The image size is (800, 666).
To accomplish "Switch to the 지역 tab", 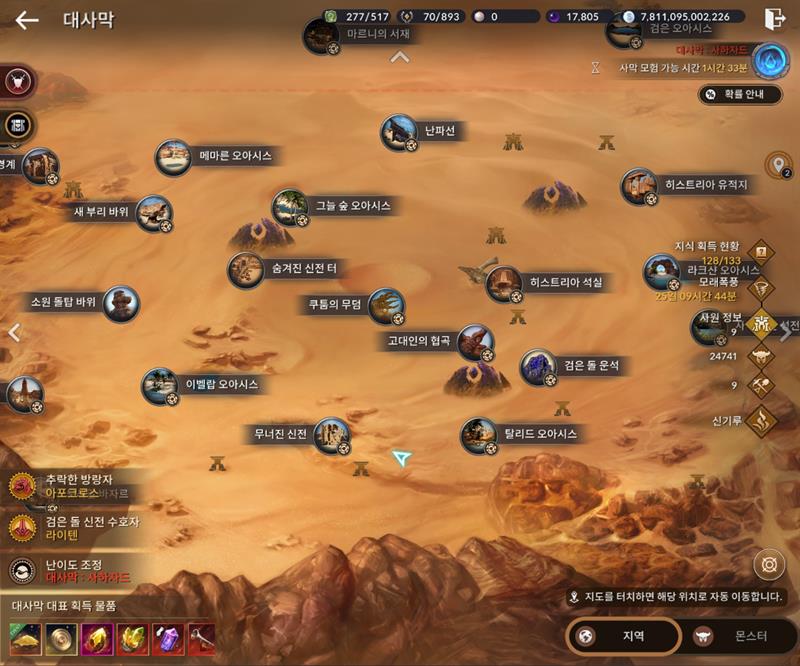I will click(623, 635).
